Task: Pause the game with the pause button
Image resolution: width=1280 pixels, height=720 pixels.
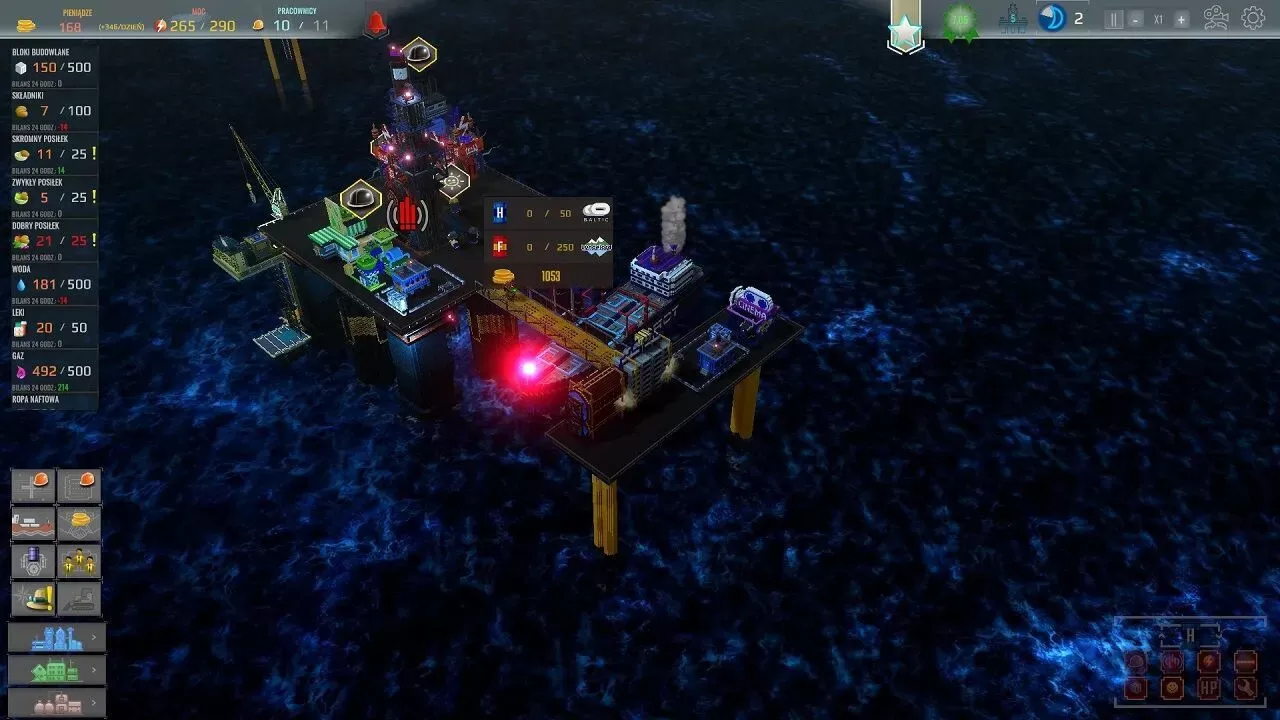Action: pos(1114,19)
